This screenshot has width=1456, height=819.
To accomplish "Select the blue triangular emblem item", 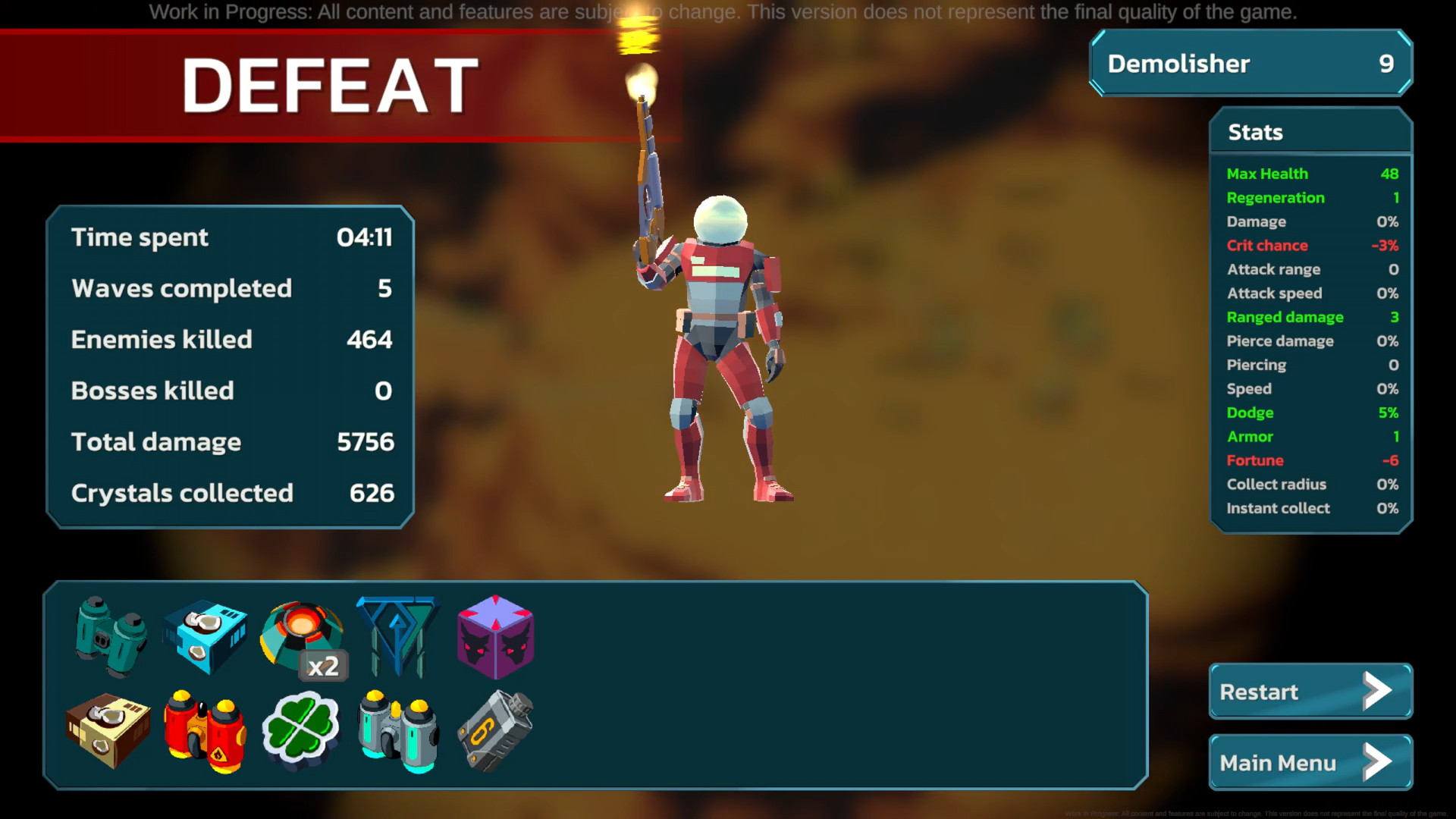I will pyautogui.click(x=397, y=635).
